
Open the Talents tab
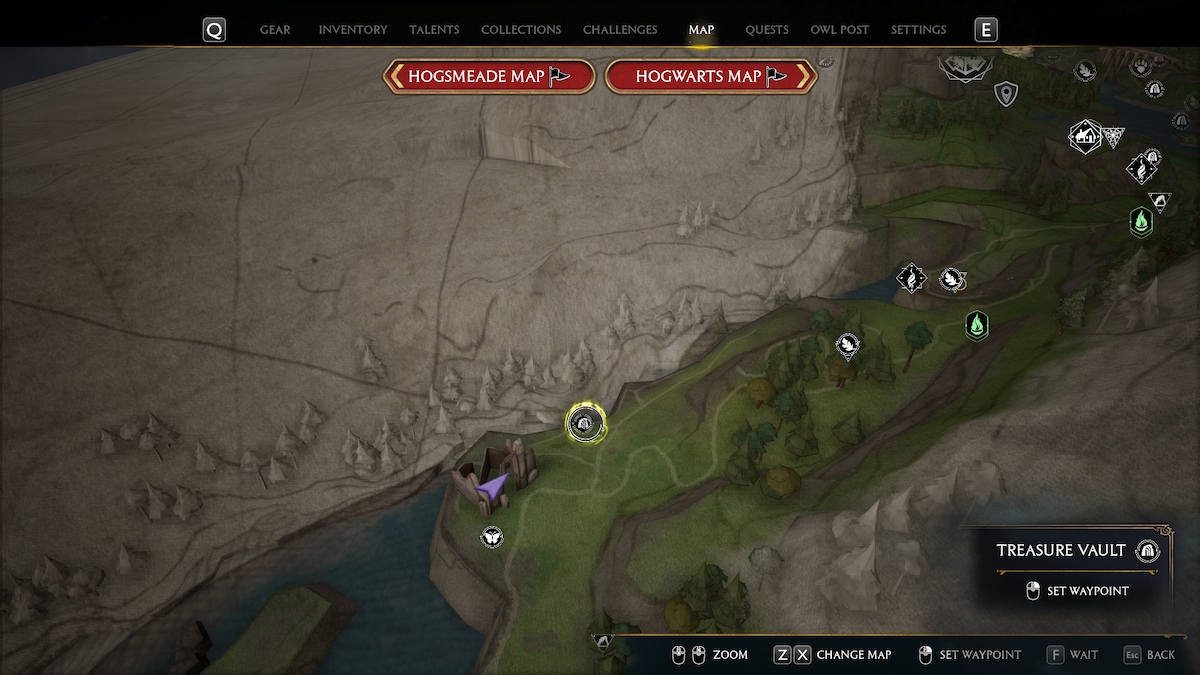434,30
